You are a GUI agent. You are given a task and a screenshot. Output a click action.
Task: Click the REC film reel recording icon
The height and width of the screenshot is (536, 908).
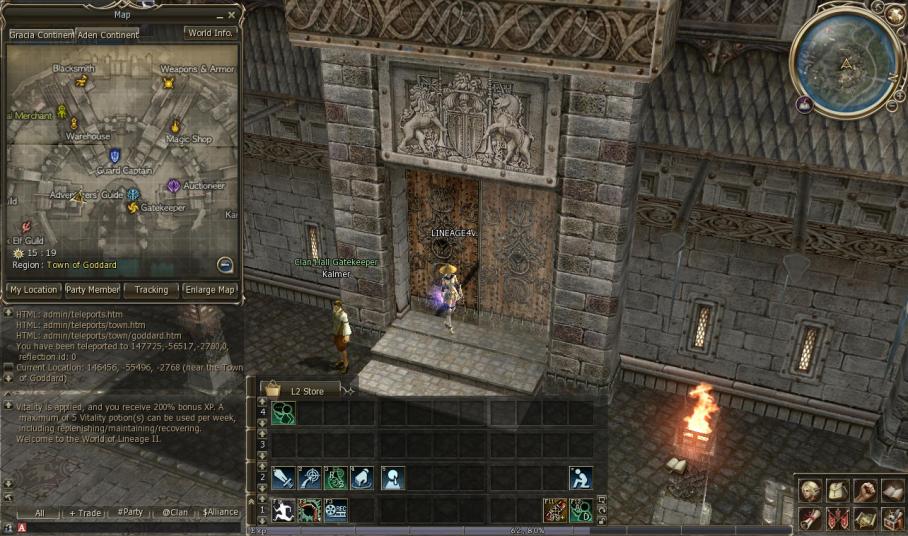[335, 509]
